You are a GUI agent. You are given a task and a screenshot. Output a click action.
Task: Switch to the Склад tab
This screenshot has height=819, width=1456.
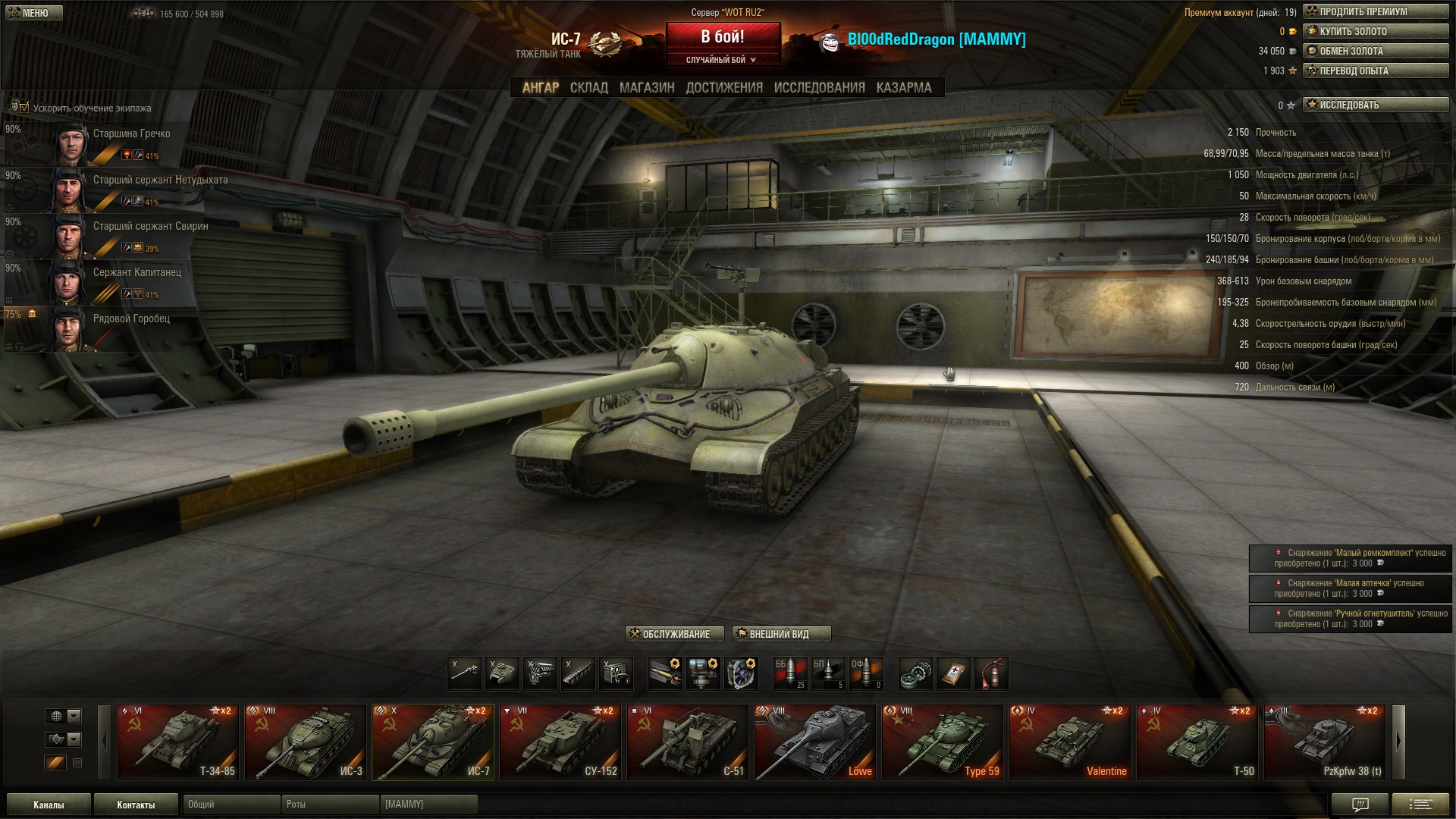point(588,88)
